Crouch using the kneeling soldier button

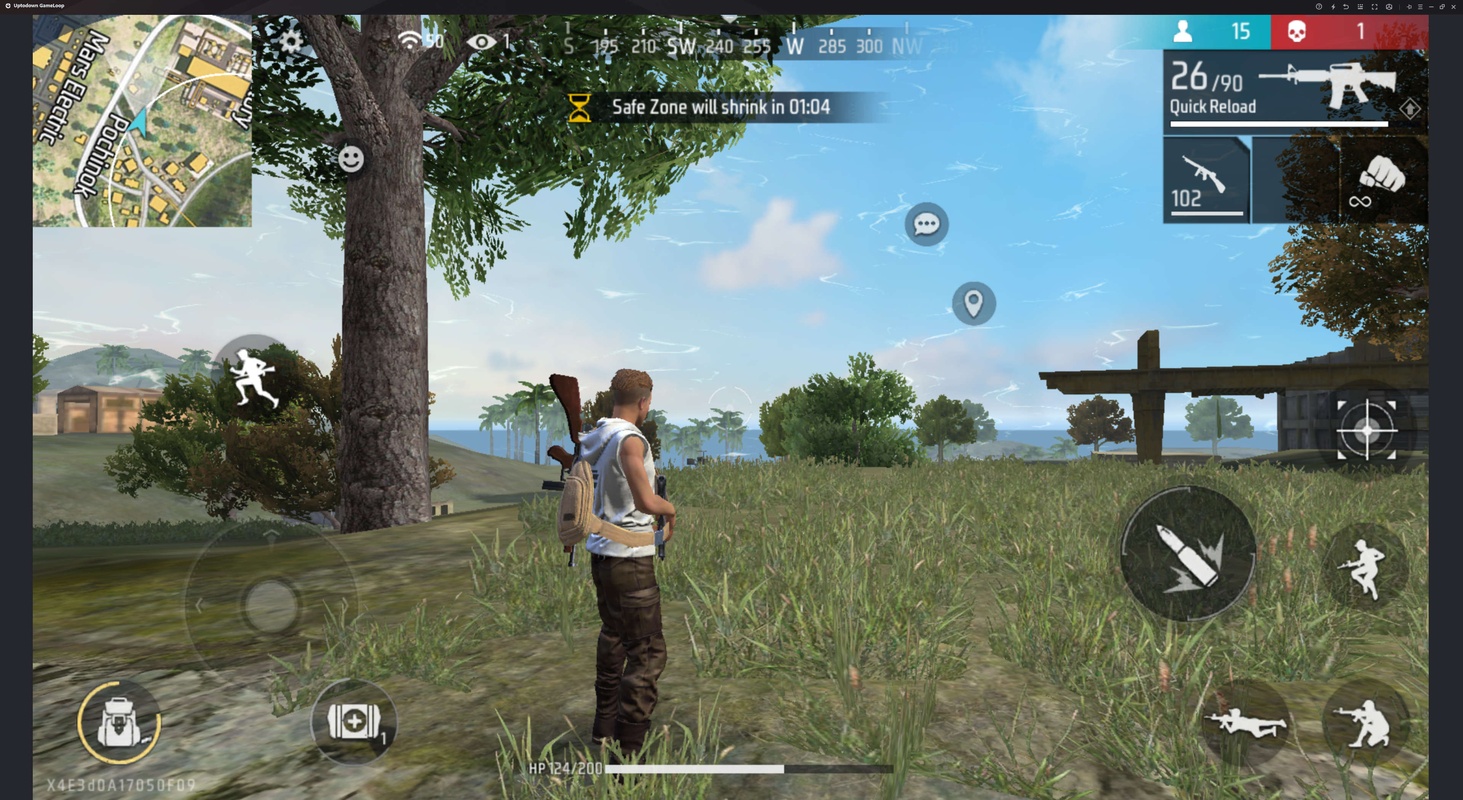pyautogui.click(x=1365, y=723)
